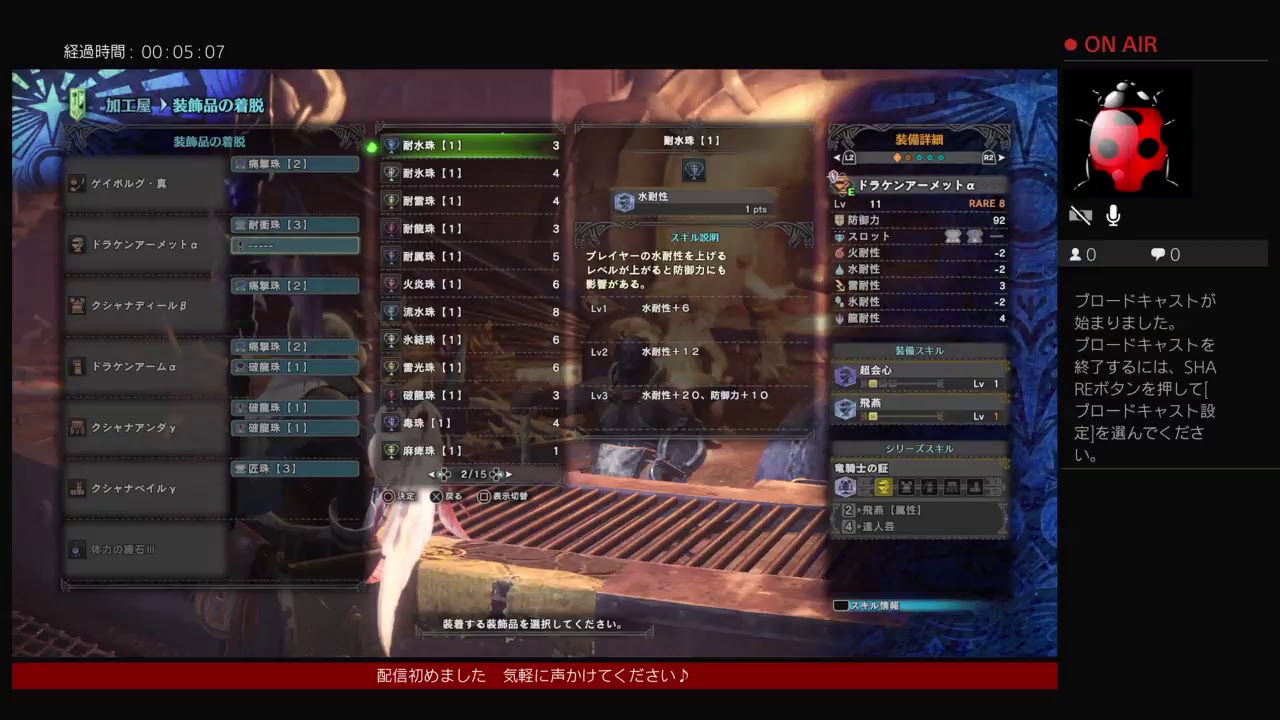The image size is (1280, 720).
Task: Open previous equipment page with L2 arrow
Action: pyautogui.click(x=840, y=157)
